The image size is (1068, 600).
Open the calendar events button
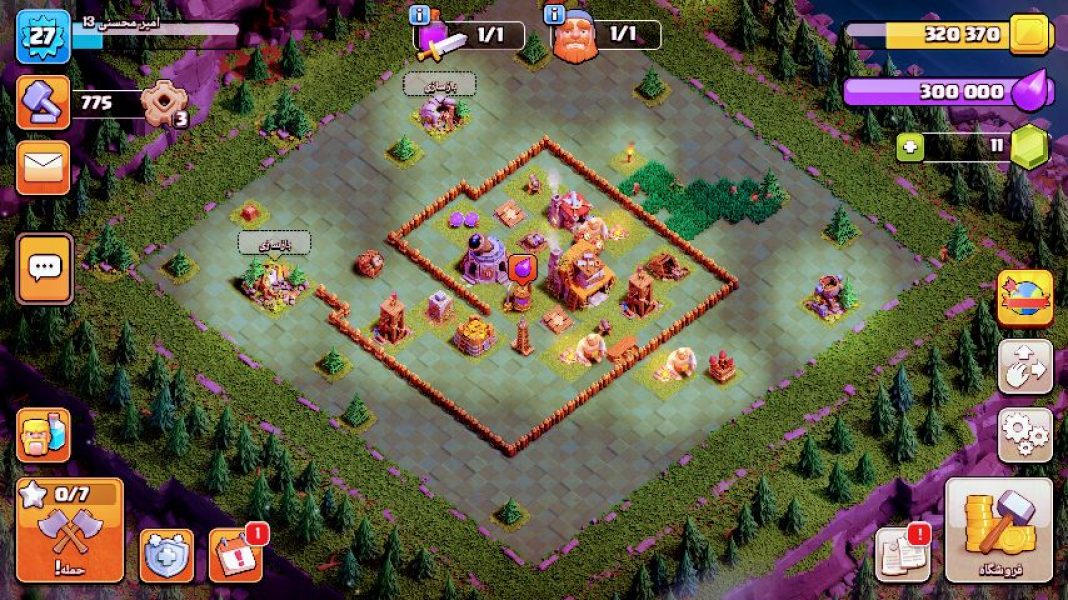pos(235,555)
